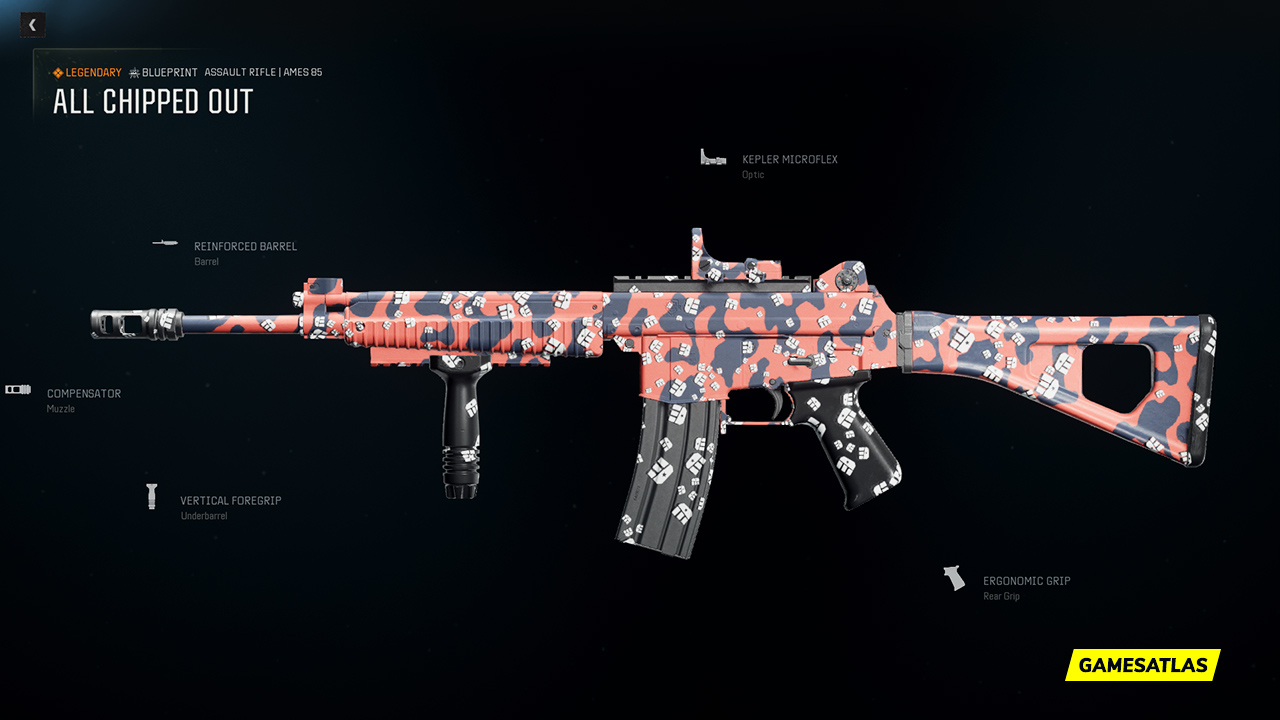The image size is (1280, 720).
Task: Select the Vertical Foregrip underbarrel attachment
Action: pyautogui.click(x=230, y=501)
